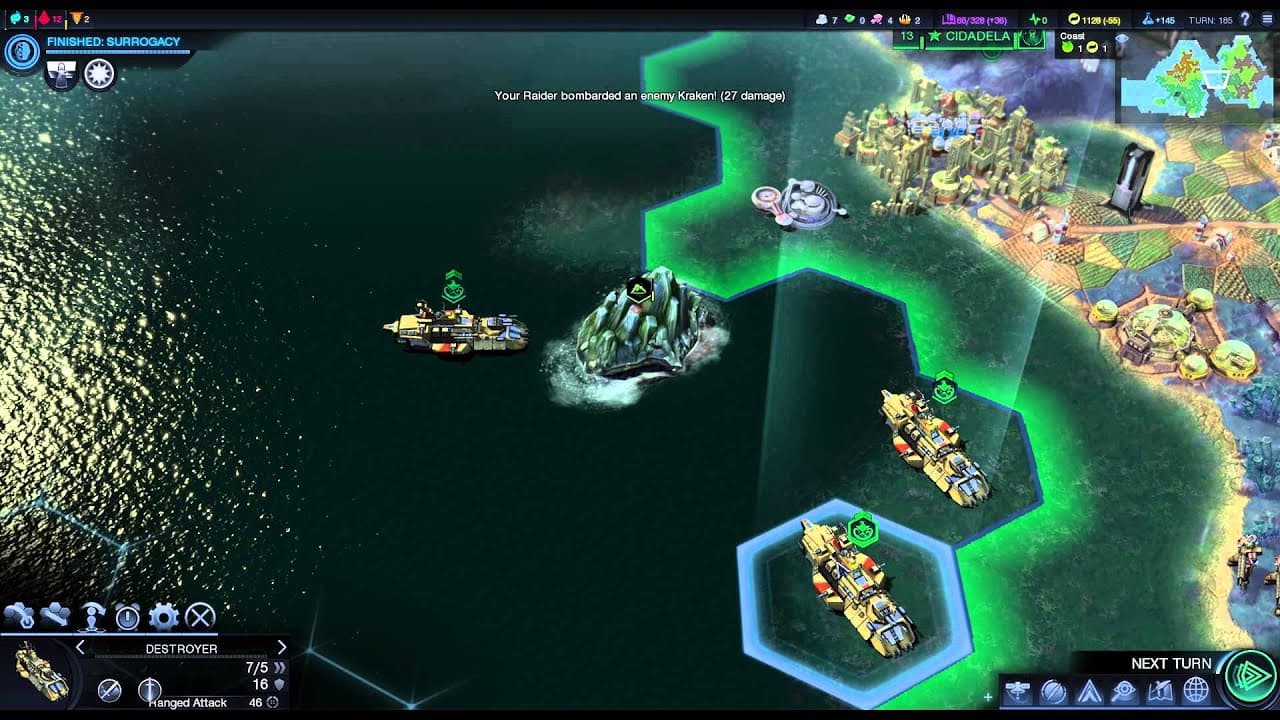
Task: Expand the extra panel with the plus sign
Action: point(988,695)
